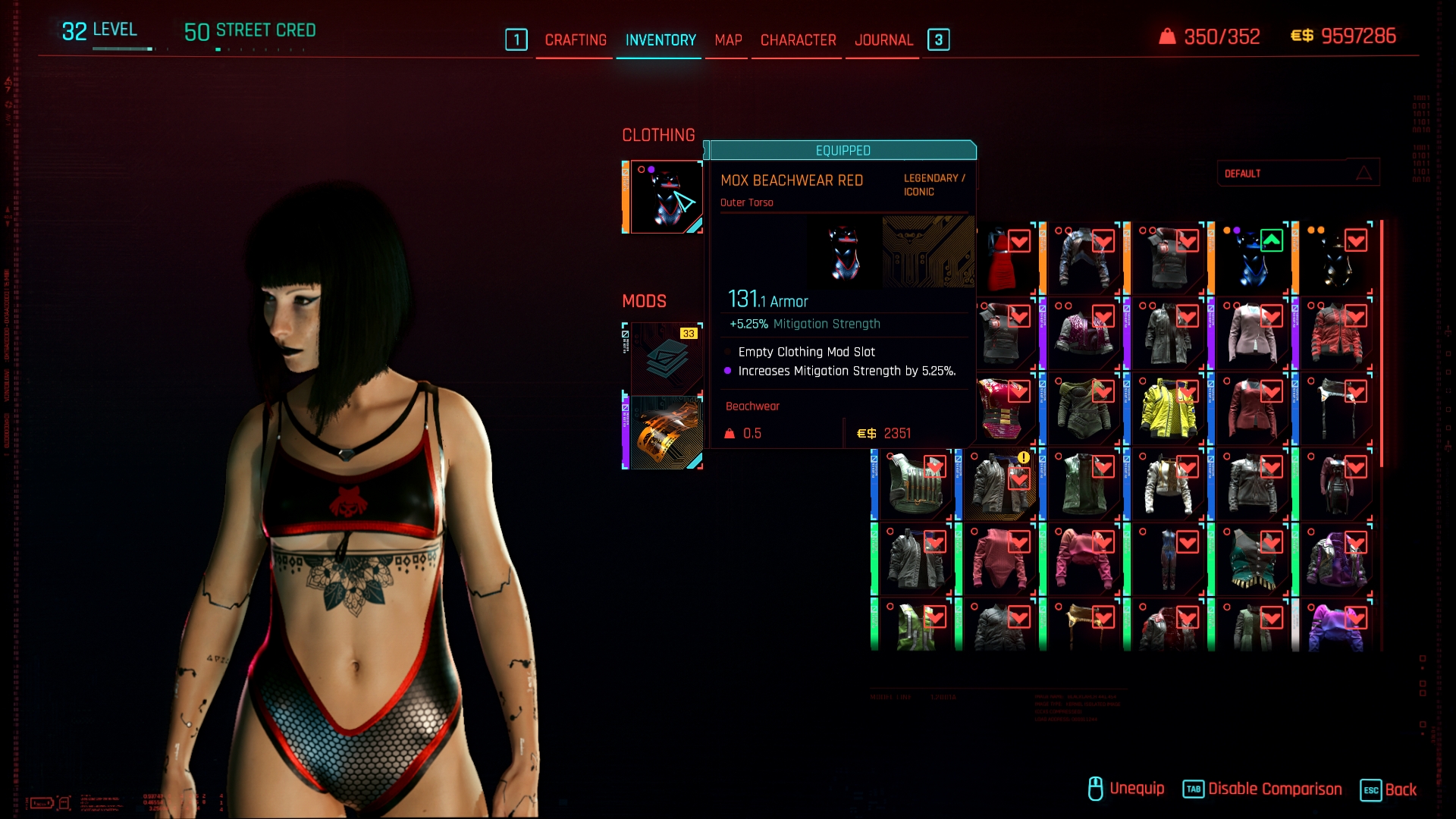Open the Crafting tab
Screen dimensions: 1456x819
tap(576, 40)
